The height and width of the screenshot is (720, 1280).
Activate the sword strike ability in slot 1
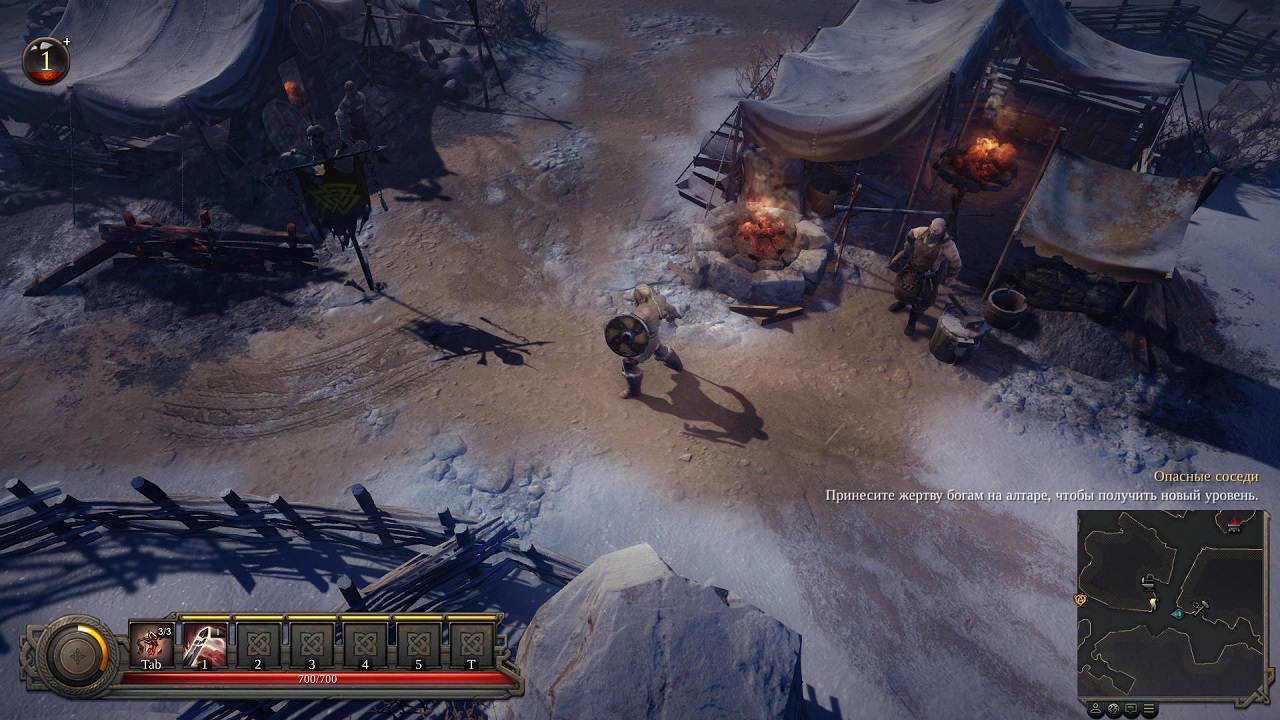coord(204,640)
